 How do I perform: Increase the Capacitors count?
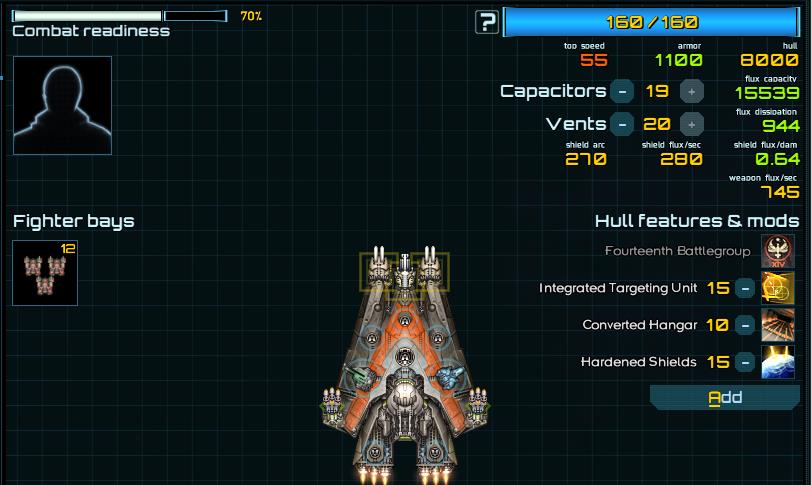click(x=690, y=91)
